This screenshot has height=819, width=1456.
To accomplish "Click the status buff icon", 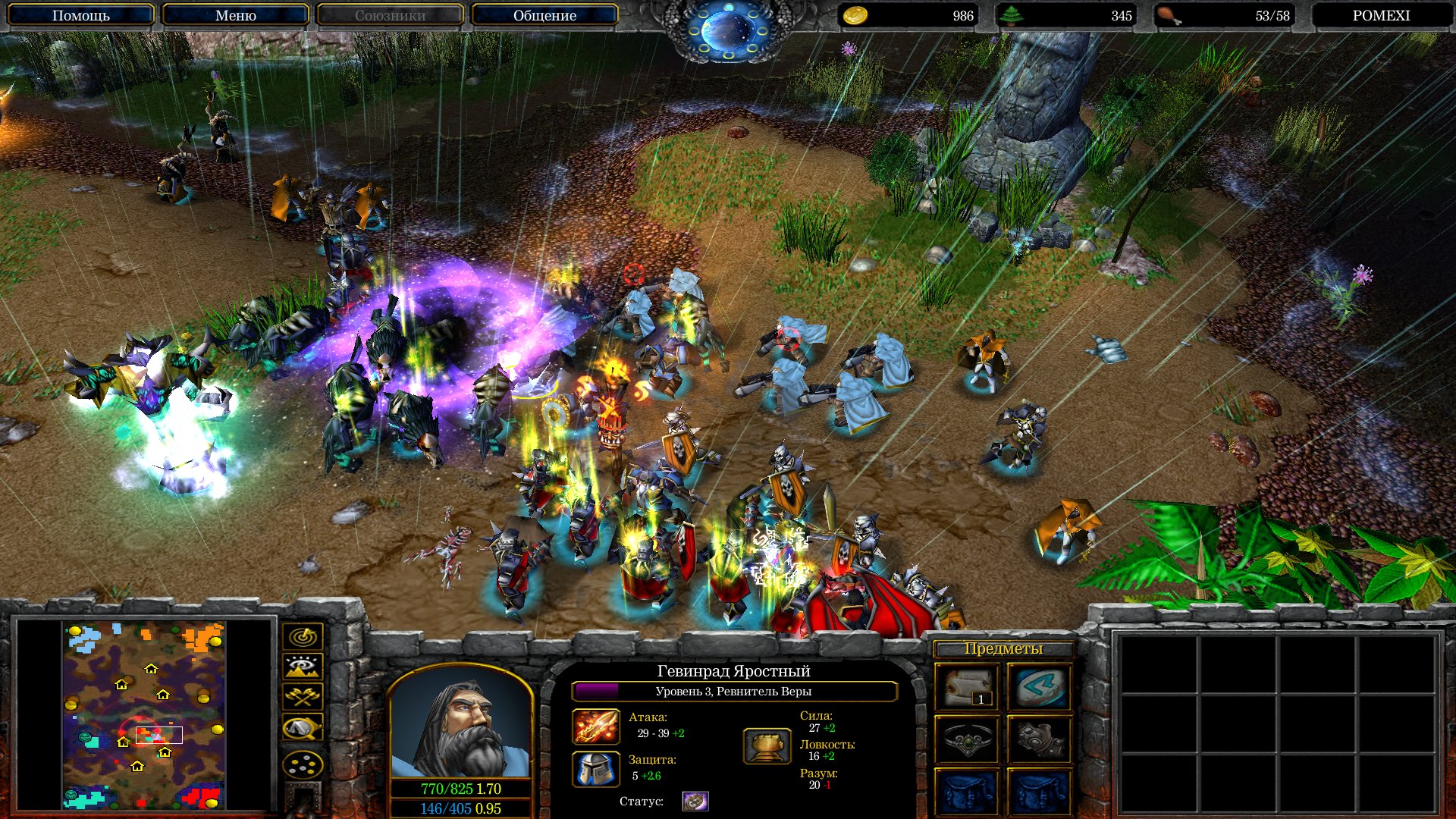I will pyautogui.click(x=695, y=801).
